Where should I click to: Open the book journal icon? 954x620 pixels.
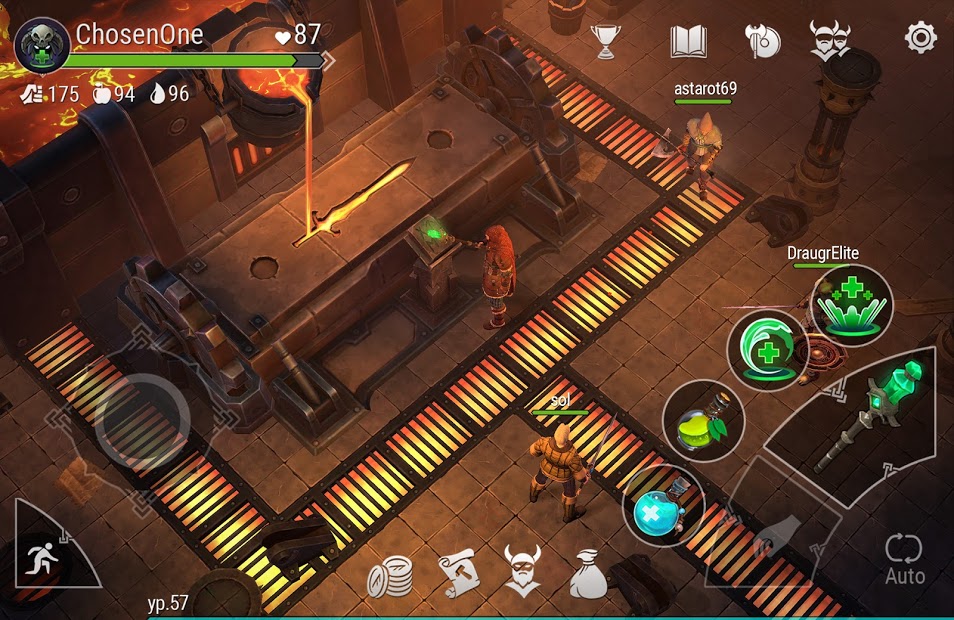688,41
